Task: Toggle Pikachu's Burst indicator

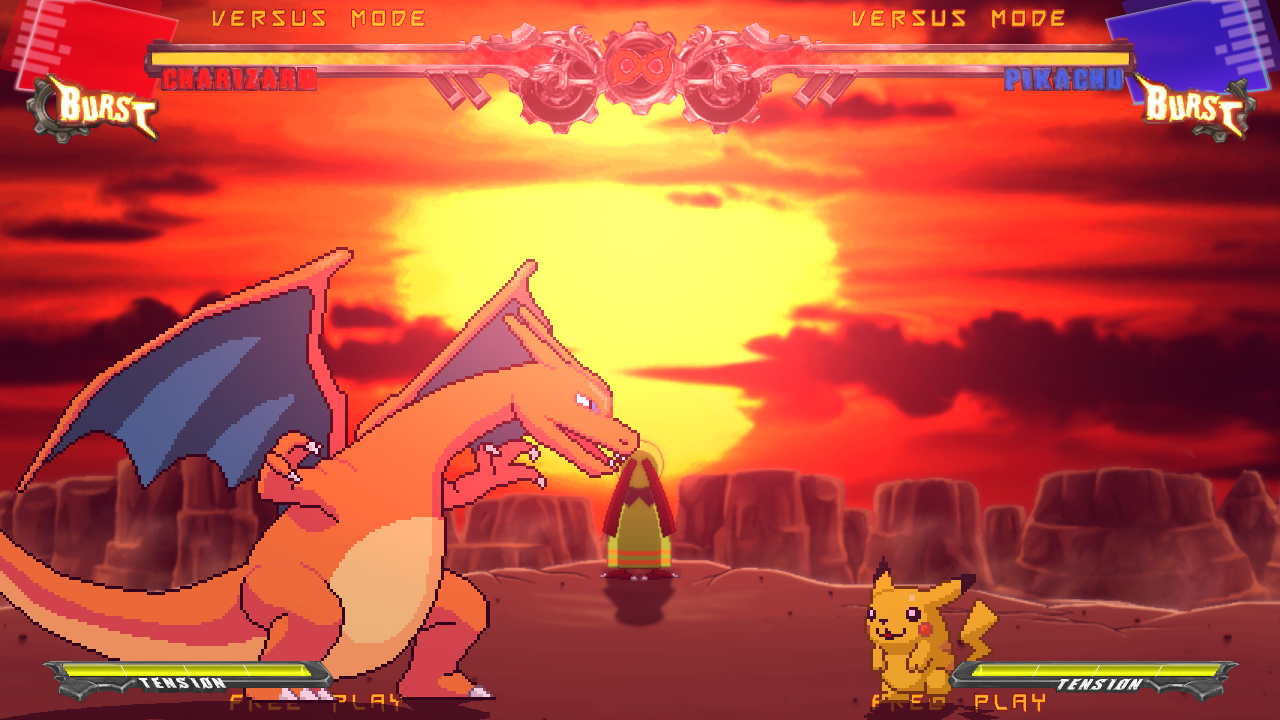Action: click(x=1195, y=105)
